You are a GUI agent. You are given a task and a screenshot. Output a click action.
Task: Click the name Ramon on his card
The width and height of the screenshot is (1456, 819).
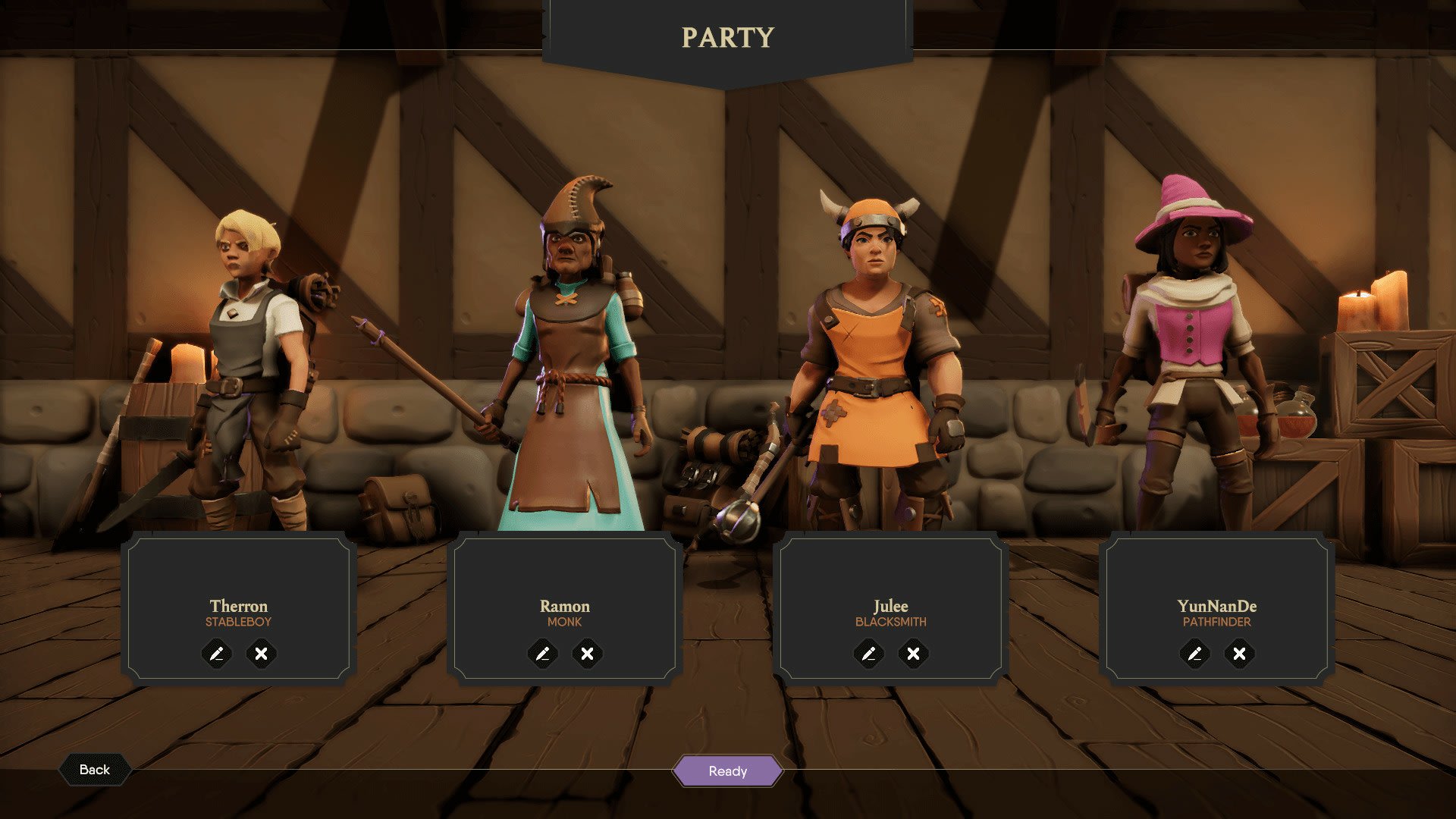tap(566, 606)
